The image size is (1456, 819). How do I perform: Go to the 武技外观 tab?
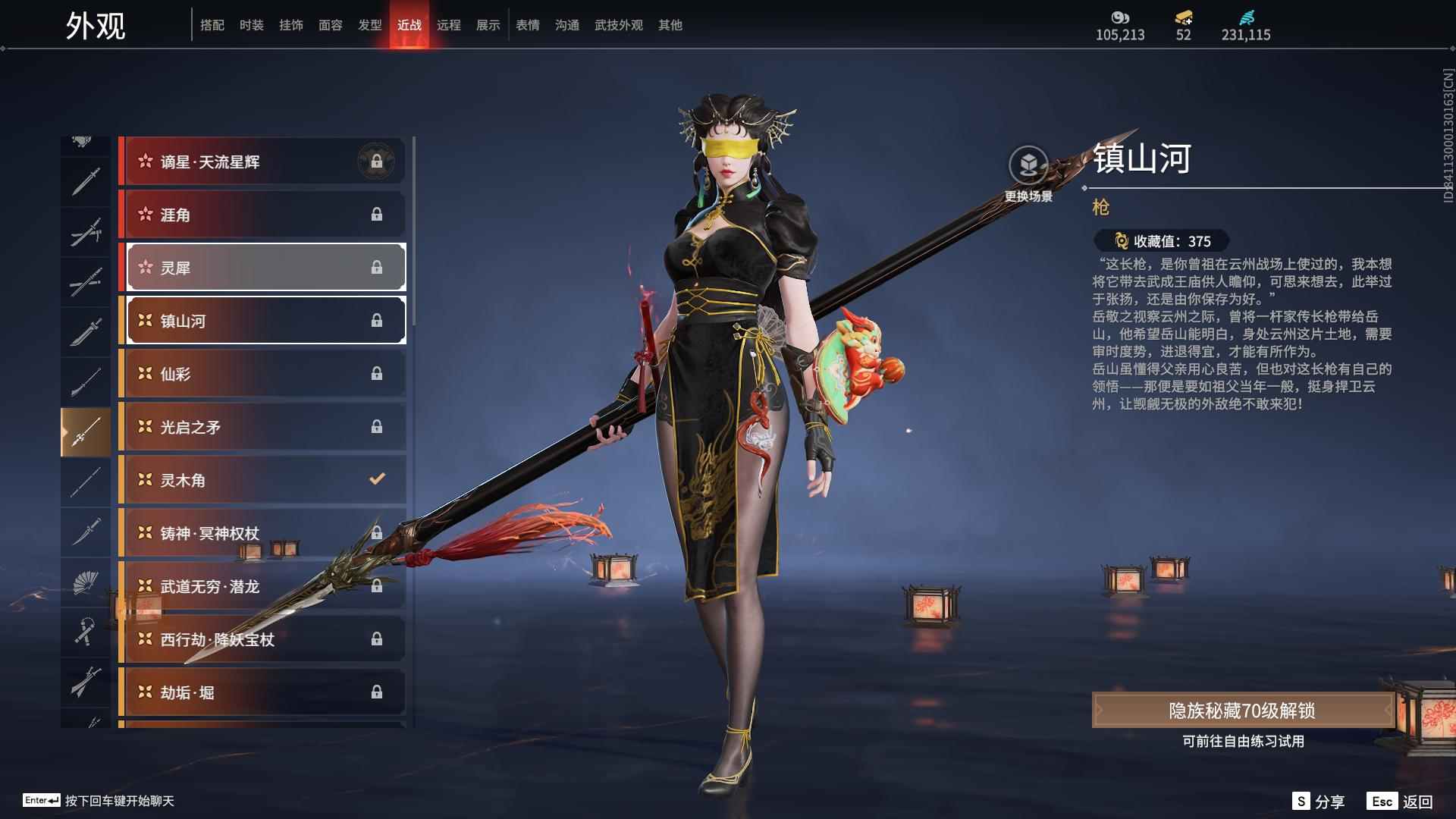click(618, 25)
